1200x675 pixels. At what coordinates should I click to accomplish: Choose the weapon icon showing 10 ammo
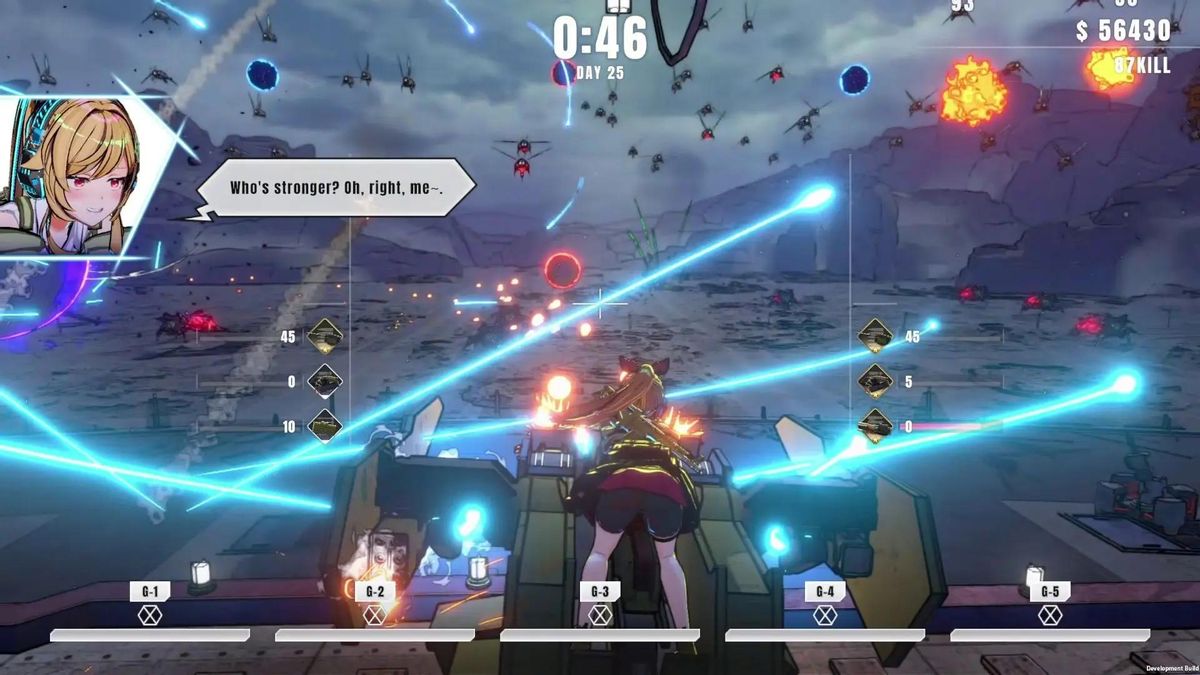point(325,426)
